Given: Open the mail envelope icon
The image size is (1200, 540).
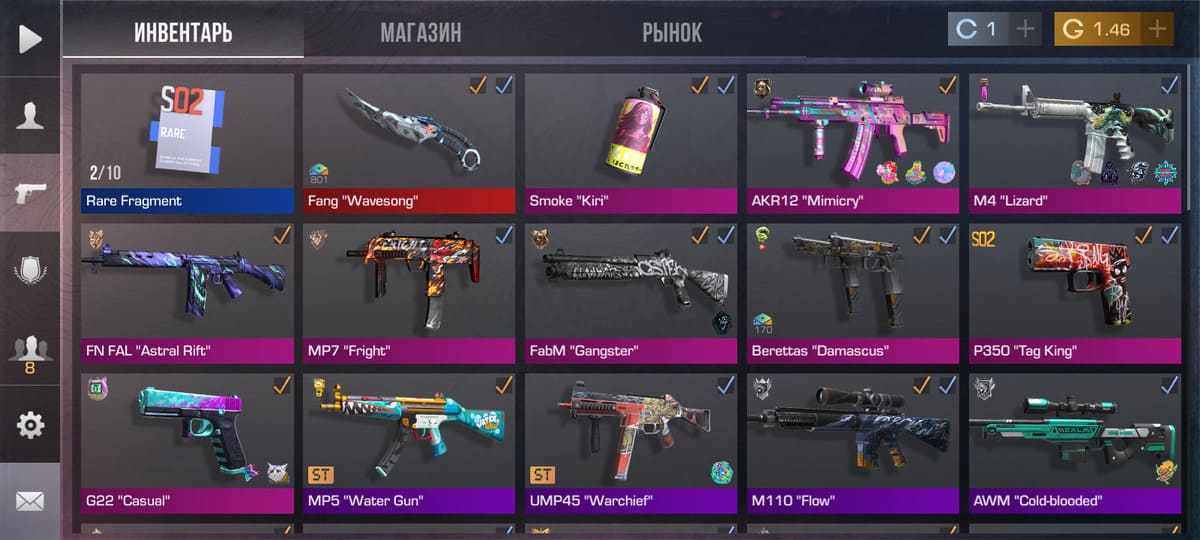Looking at the screenshot, I should point(30,501).
